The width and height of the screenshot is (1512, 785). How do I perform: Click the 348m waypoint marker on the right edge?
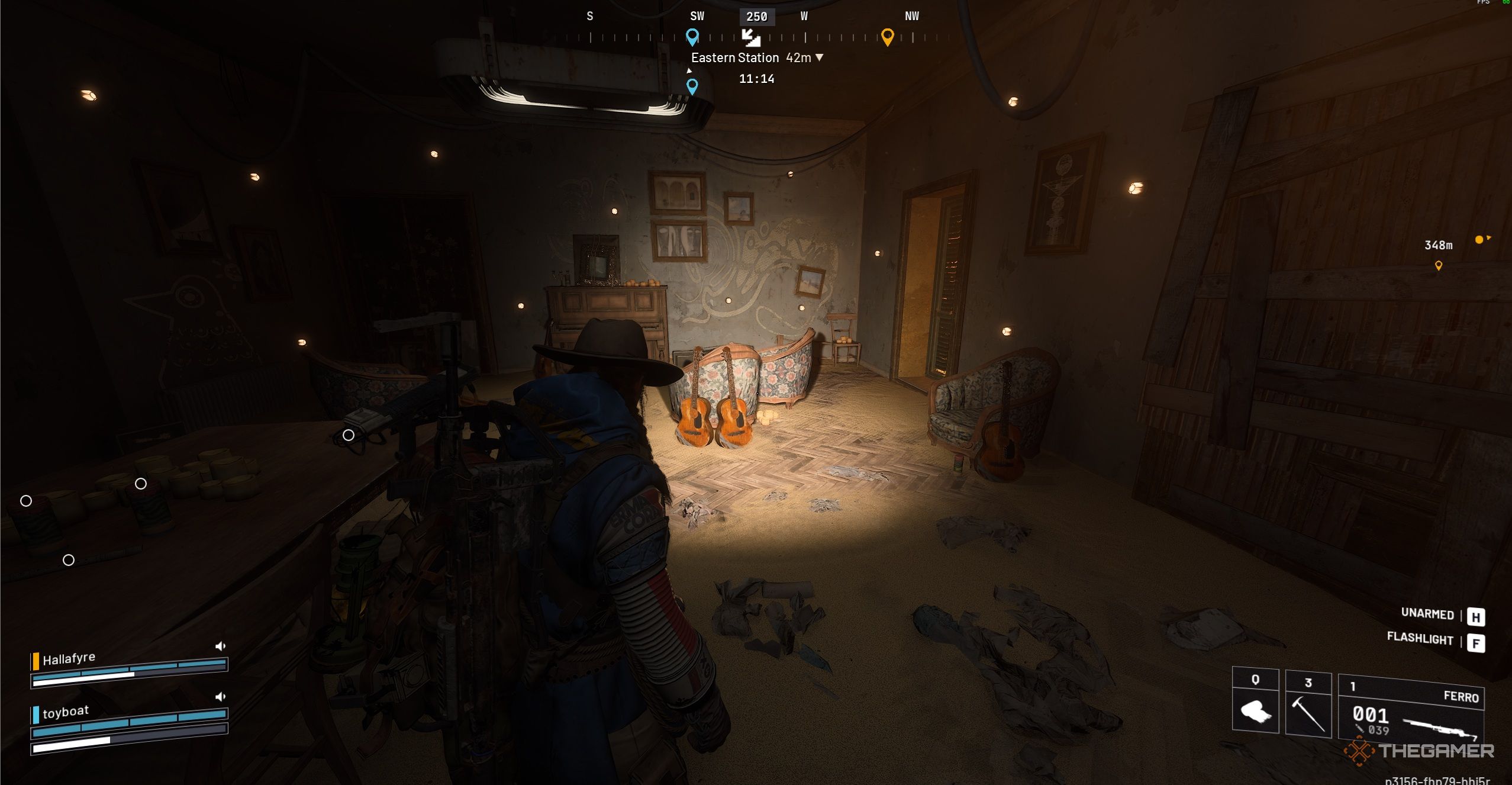(1438, 245)
